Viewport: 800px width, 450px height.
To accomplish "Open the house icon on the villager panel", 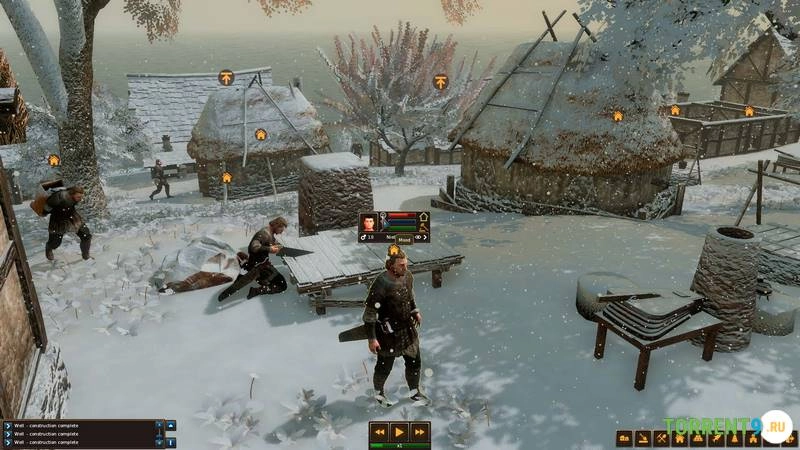I will (423, 215).
